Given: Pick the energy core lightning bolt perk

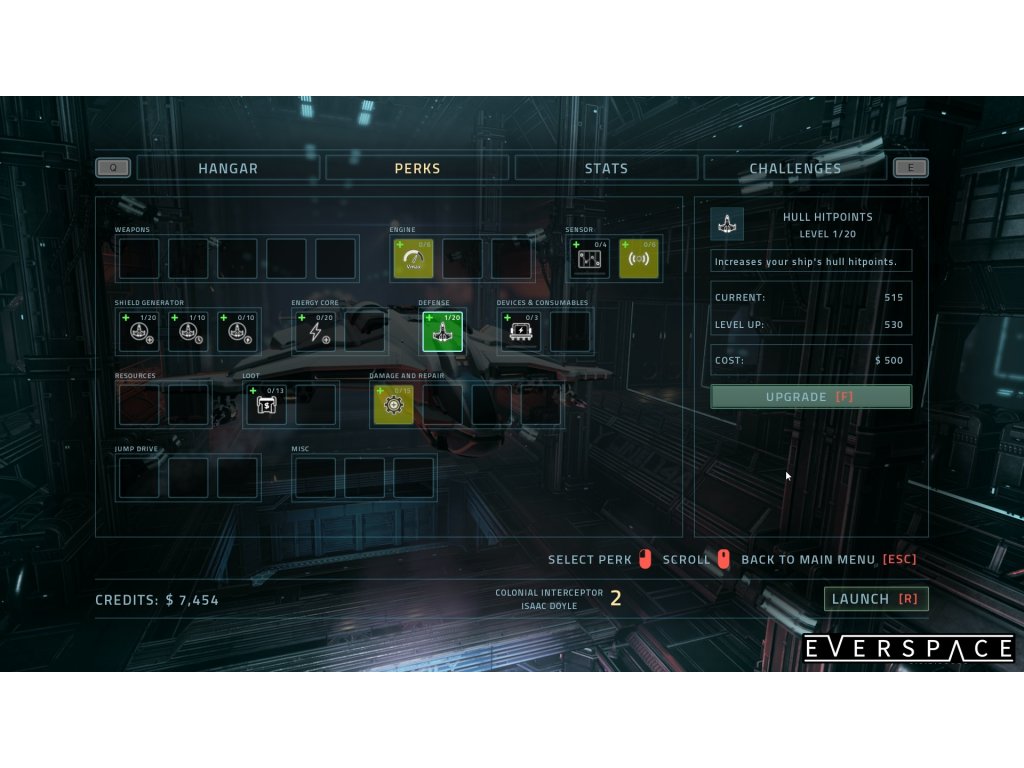Looking at the screenshot, I should click(x=315, y=332).
